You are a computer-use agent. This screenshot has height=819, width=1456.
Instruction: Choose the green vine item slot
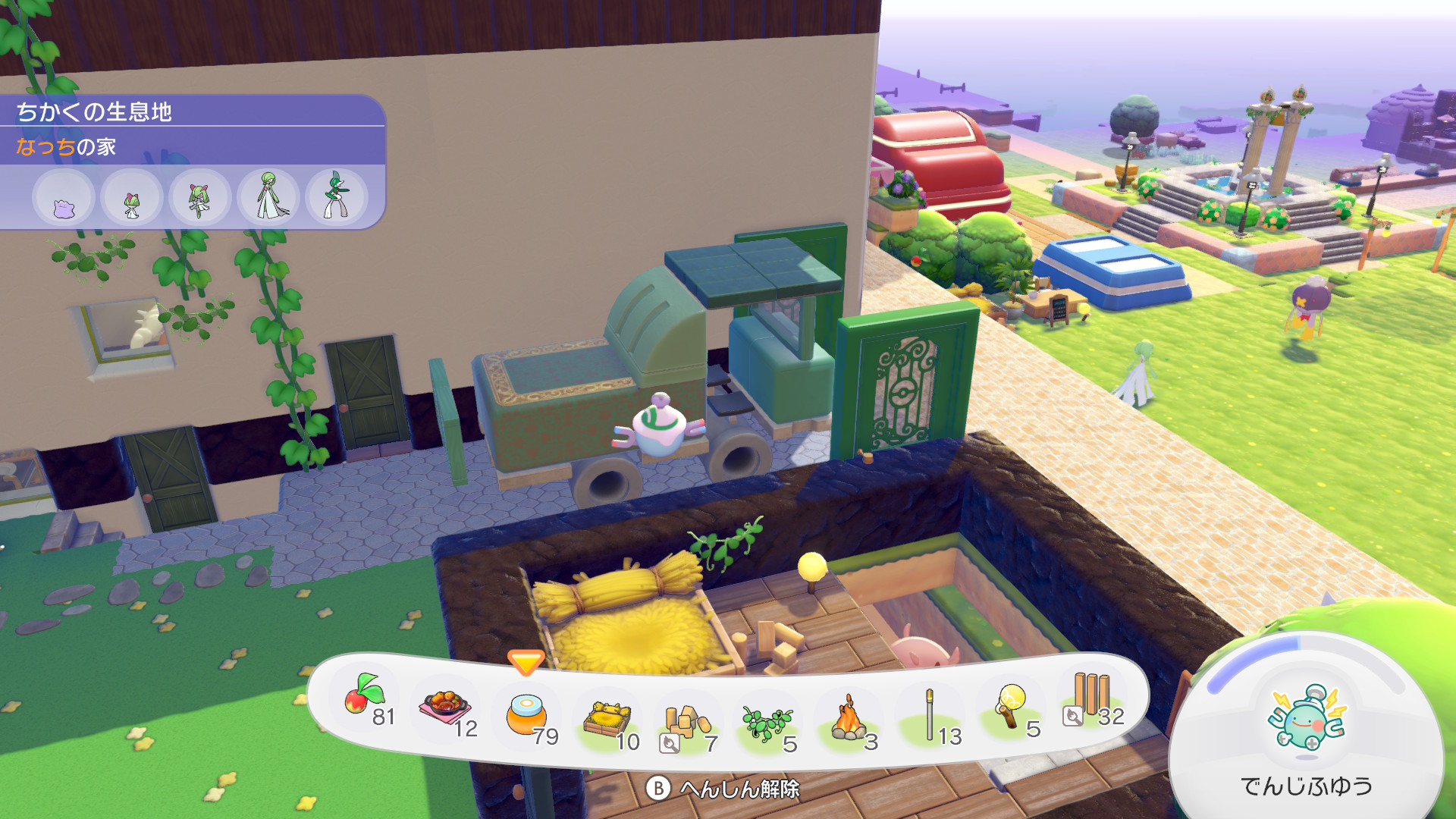coord(767,723)
